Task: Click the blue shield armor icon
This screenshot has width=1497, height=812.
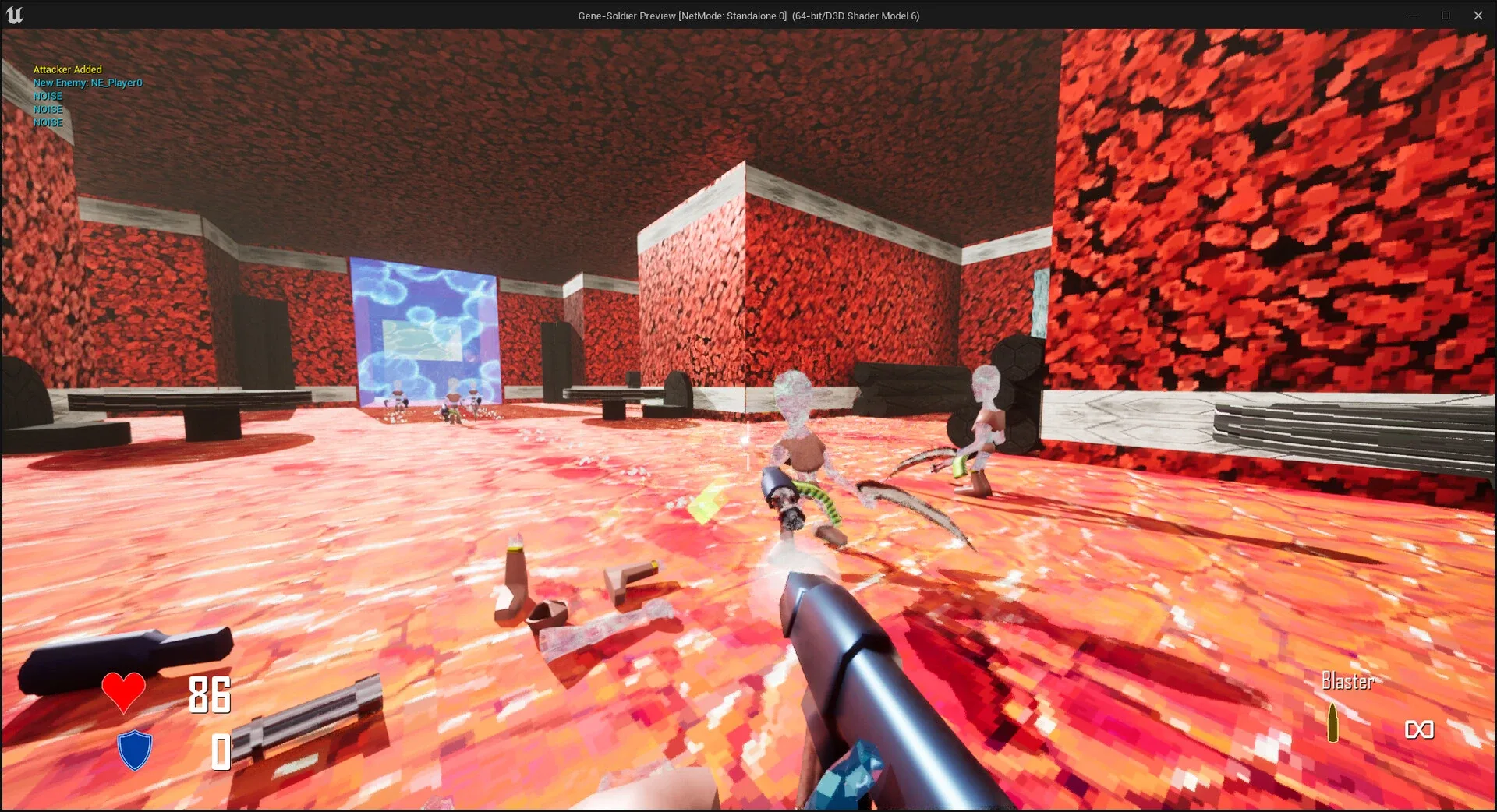Action: [x=133, y=750]
